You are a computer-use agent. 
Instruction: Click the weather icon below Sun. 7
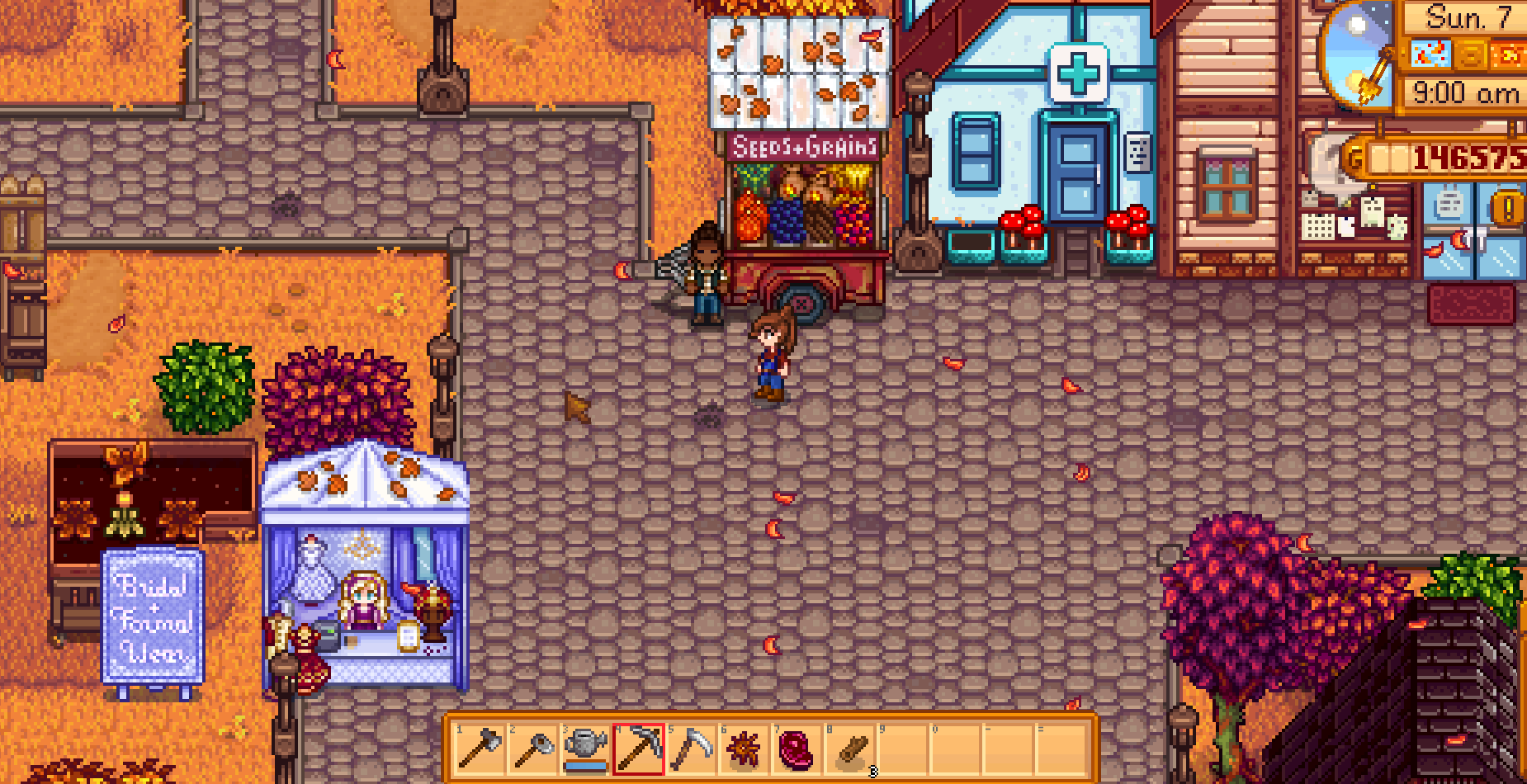click(1430, 54)
